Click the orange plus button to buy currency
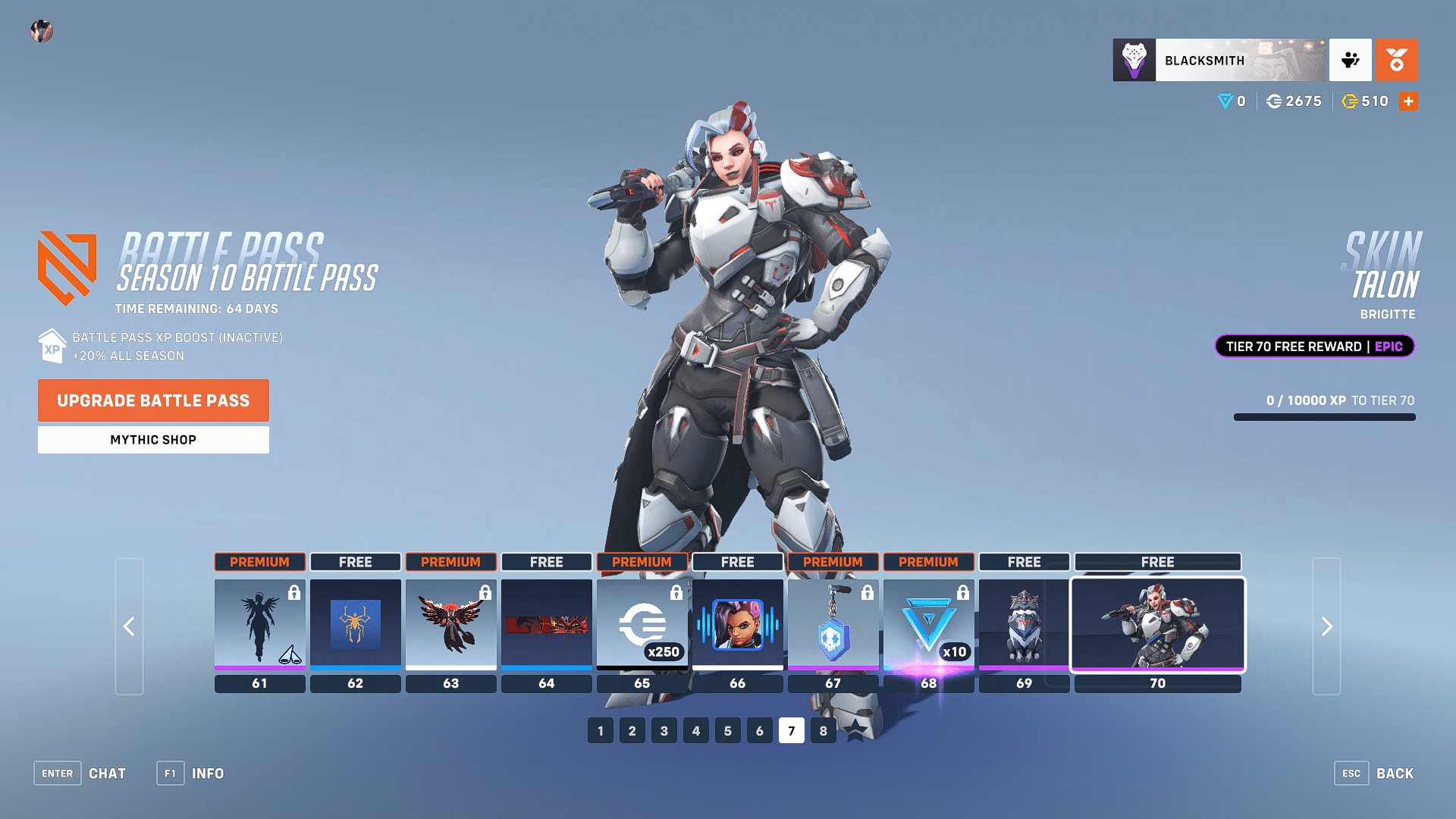This screenshot has width=1456, height=819. [1408, 101]
